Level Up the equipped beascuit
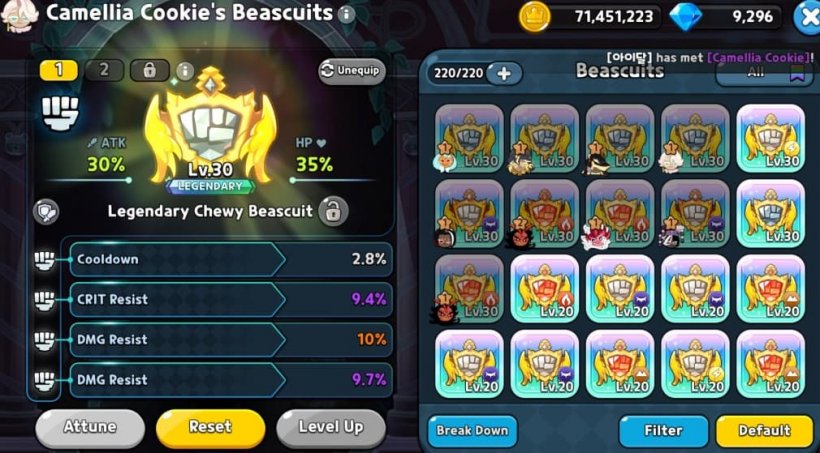 pyautogui.click(x=331, y=427)
